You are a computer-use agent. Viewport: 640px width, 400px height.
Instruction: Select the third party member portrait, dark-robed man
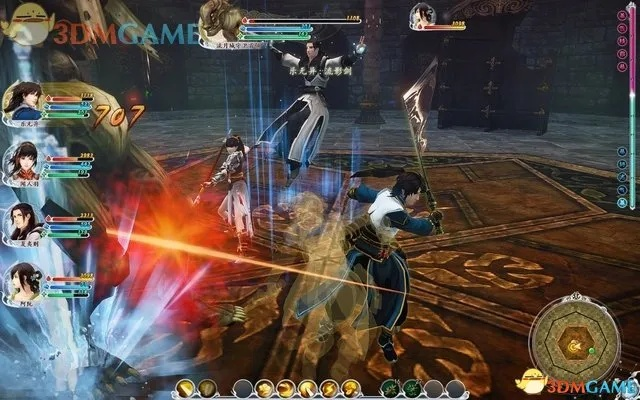[x=22, y=220]
